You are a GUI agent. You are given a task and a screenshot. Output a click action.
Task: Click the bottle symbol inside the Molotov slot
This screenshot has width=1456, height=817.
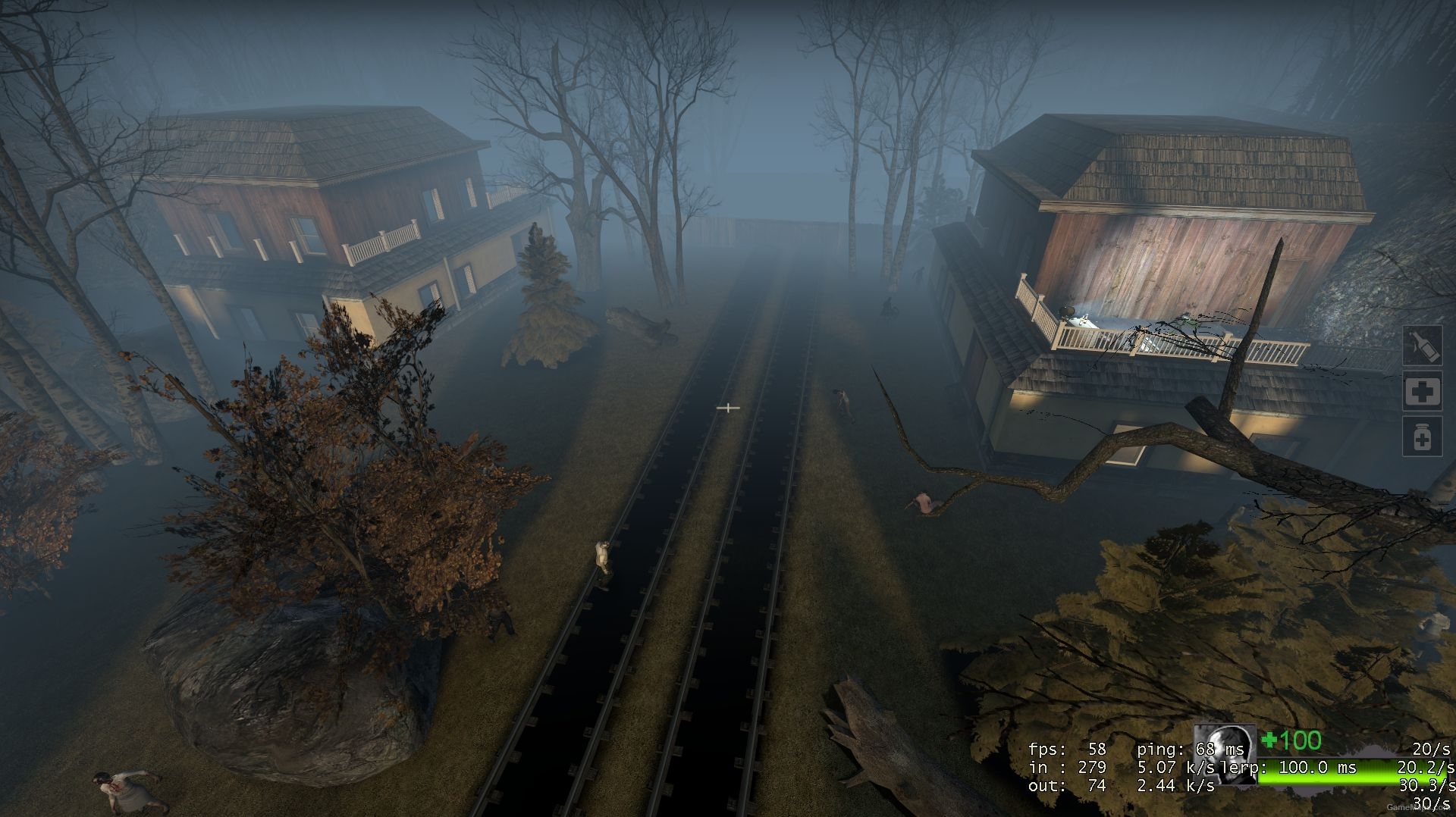tap(1423, 346)
